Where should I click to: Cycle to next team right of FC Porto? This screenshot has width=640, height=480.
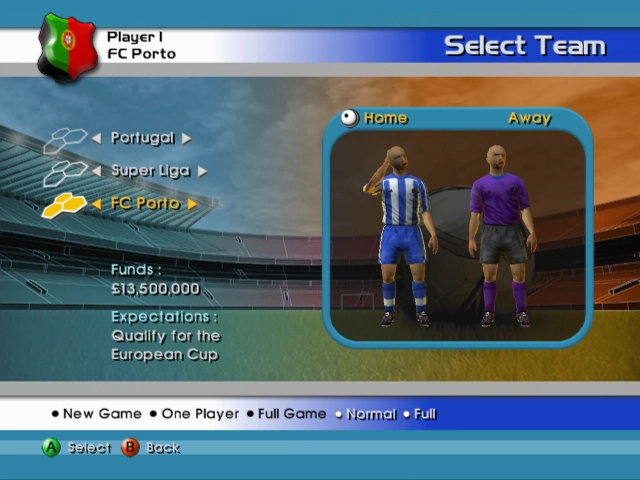click(x=193, y=204)
